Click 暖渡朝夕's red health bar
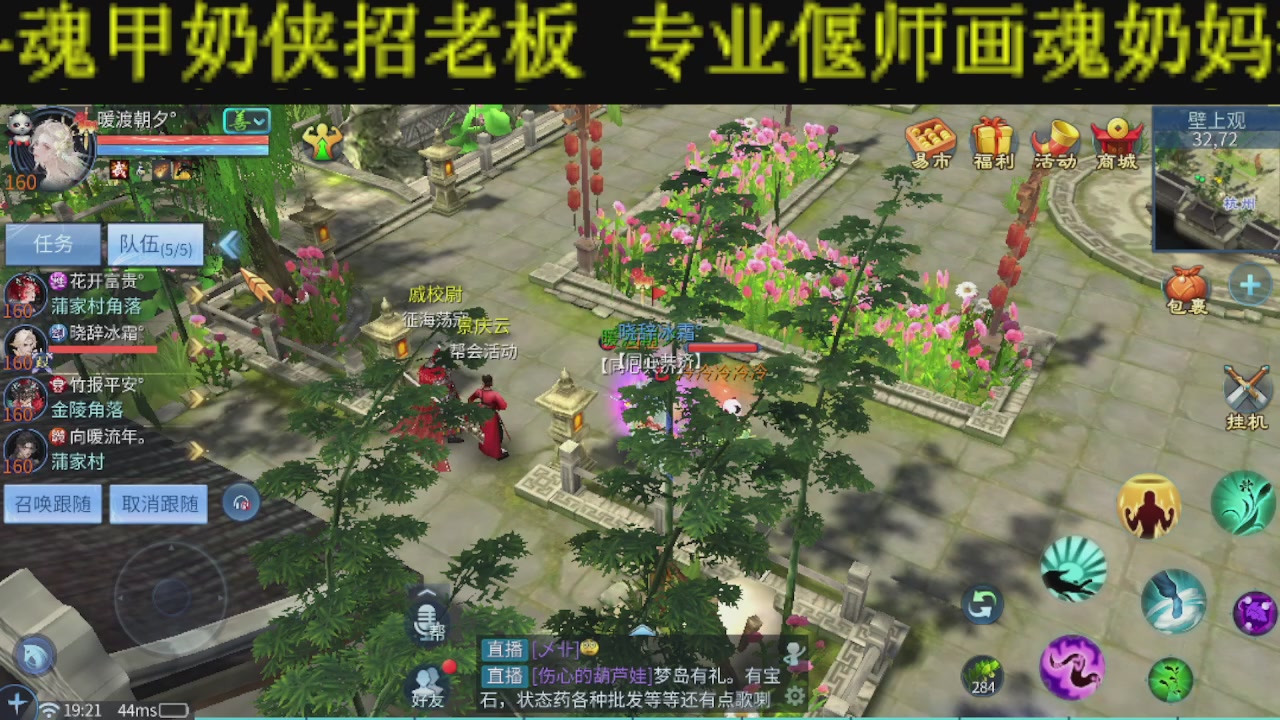 [180, 142]
